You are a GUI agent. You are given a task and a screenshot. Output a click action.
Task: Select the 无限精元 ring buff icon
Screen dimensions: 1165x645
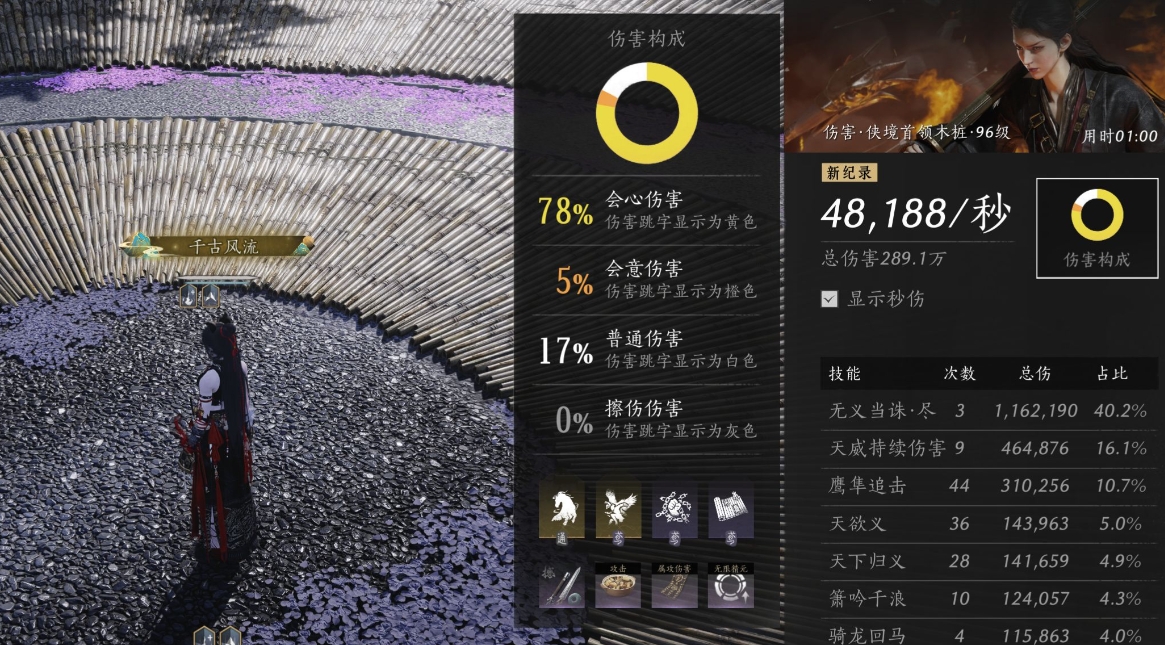coord(731,585)
